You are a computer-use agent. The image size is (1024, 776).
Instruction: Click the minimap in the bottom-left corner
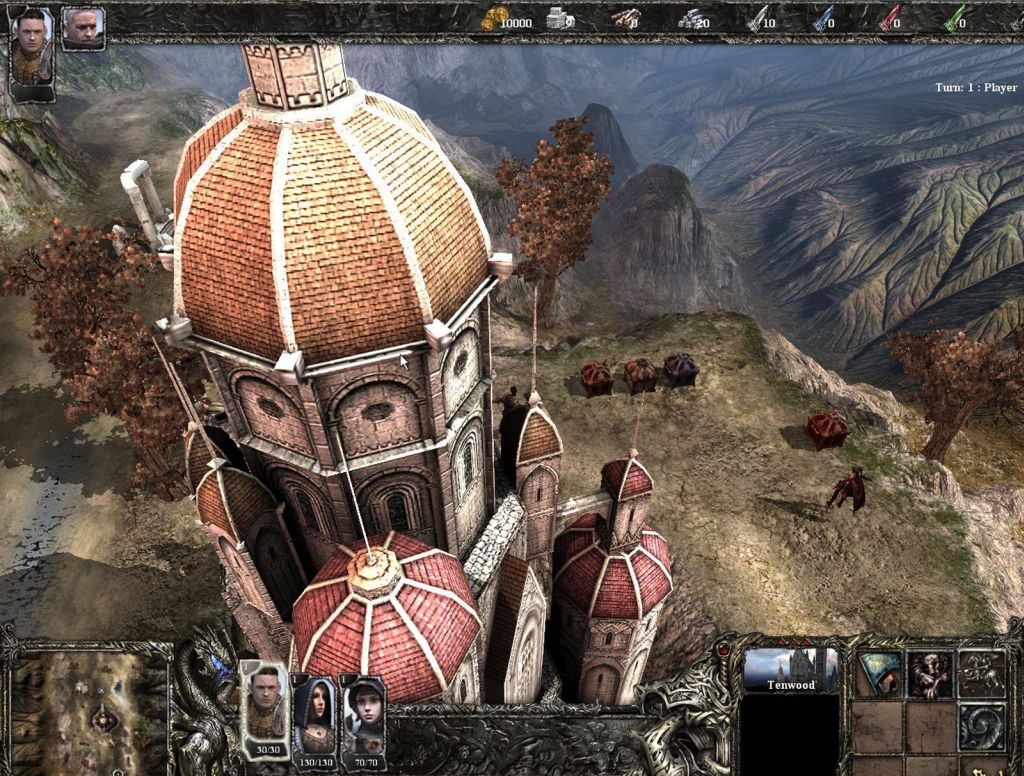point(88,710)
